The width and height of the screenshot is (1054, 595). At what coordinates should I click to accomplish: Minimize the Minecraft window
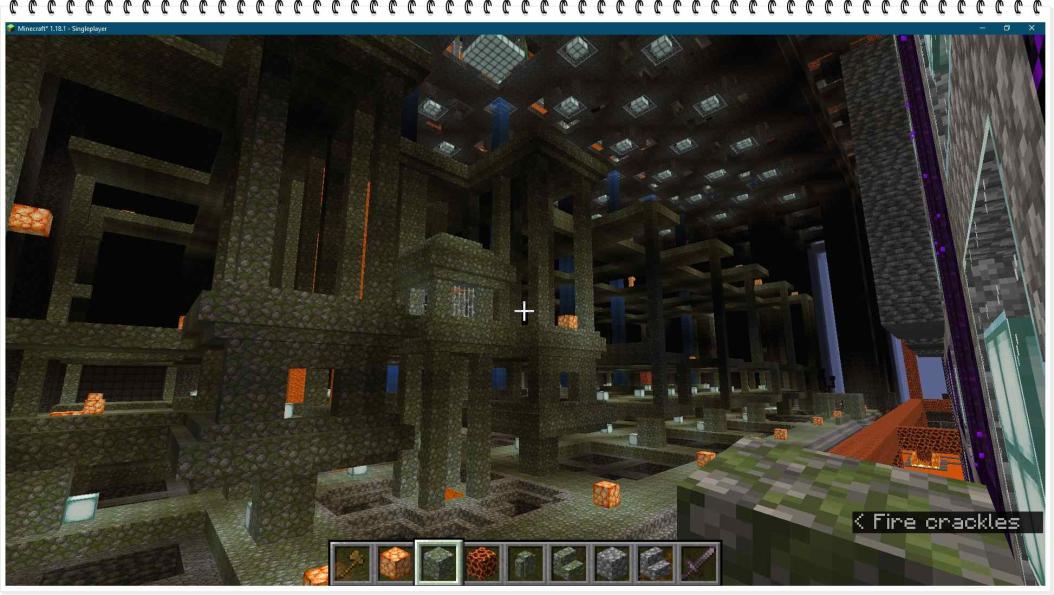tap(981, 28)
